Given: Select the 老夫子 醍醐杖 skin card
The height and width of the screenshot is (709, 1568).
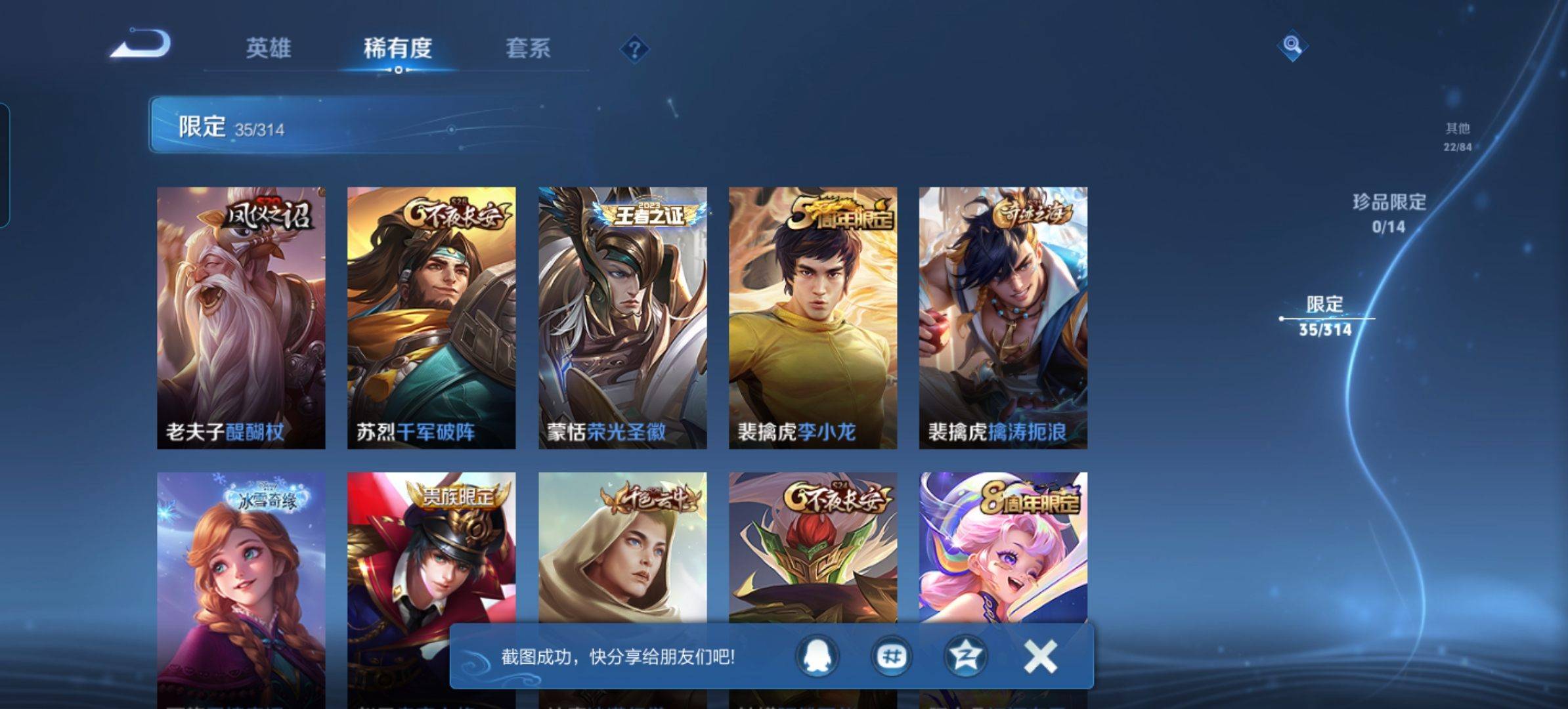Looking at the screenshot, I should [241, 318].
